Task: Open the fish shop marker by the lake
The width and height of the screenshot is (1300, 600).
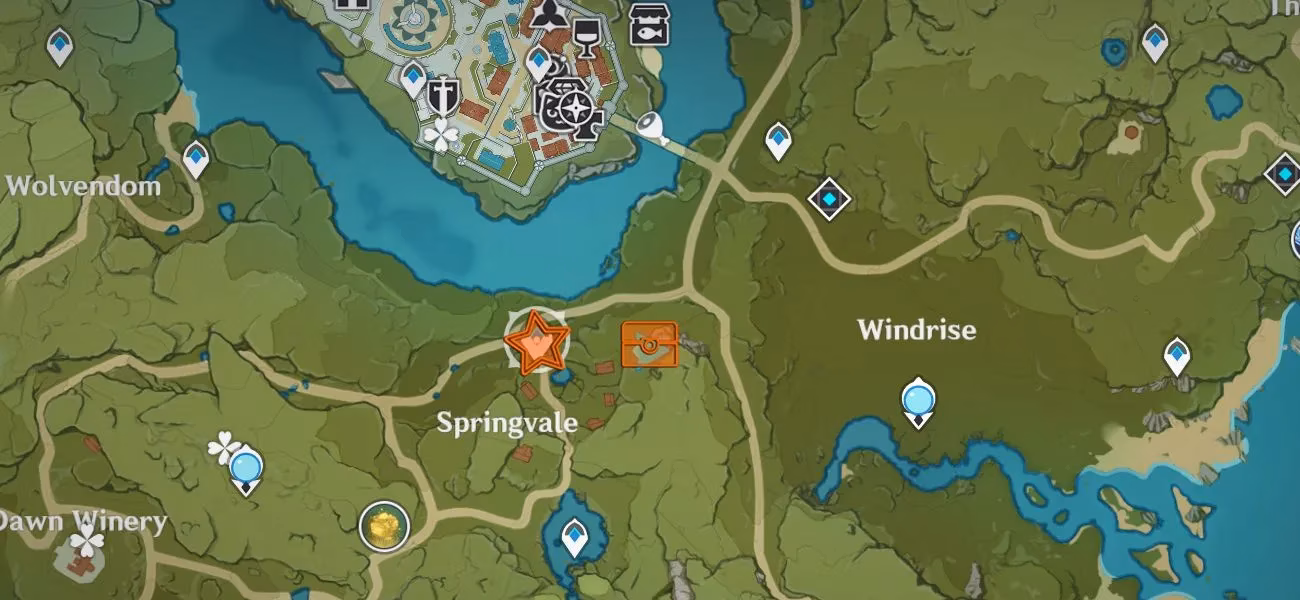Action: point(649,24)
